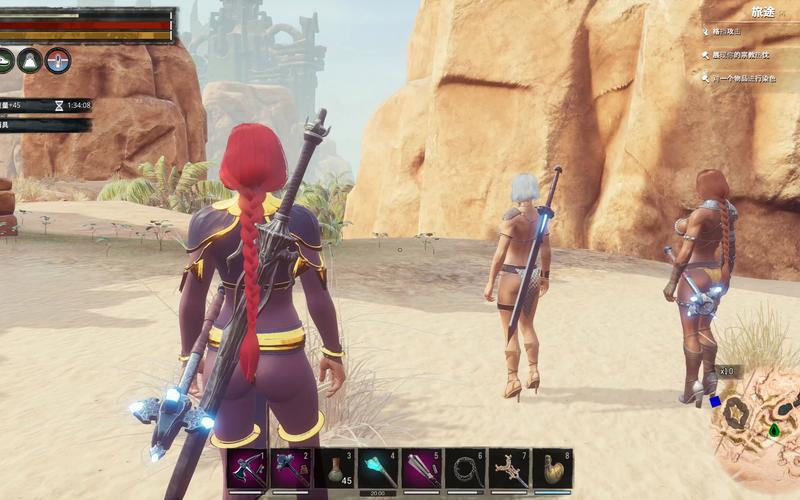Image resolution: width=800 pixels, height=500 pixels.
Task: Equip the glowing blue torch slot
Action: 378,469
